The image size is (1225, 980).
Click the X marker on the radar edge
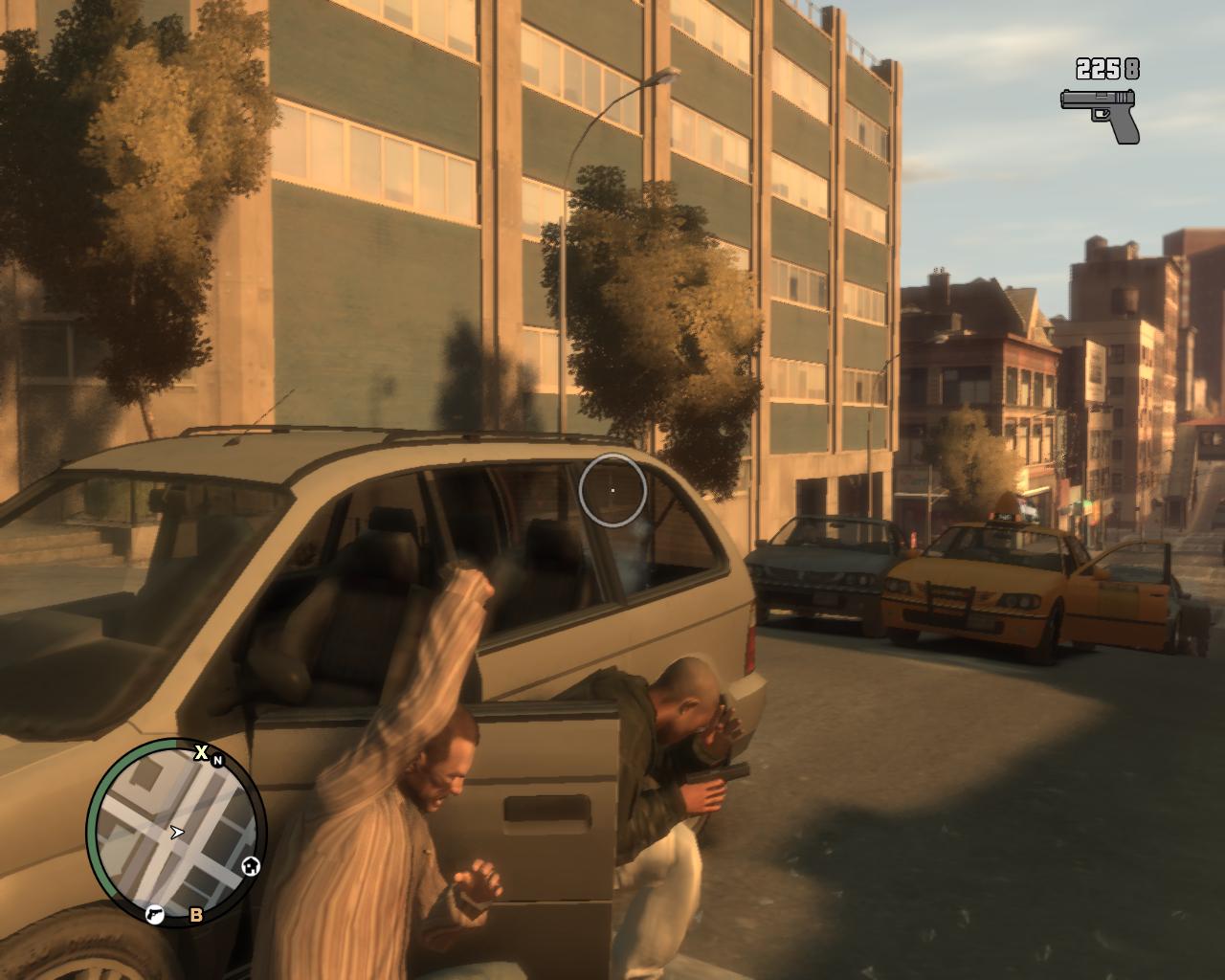201,752
